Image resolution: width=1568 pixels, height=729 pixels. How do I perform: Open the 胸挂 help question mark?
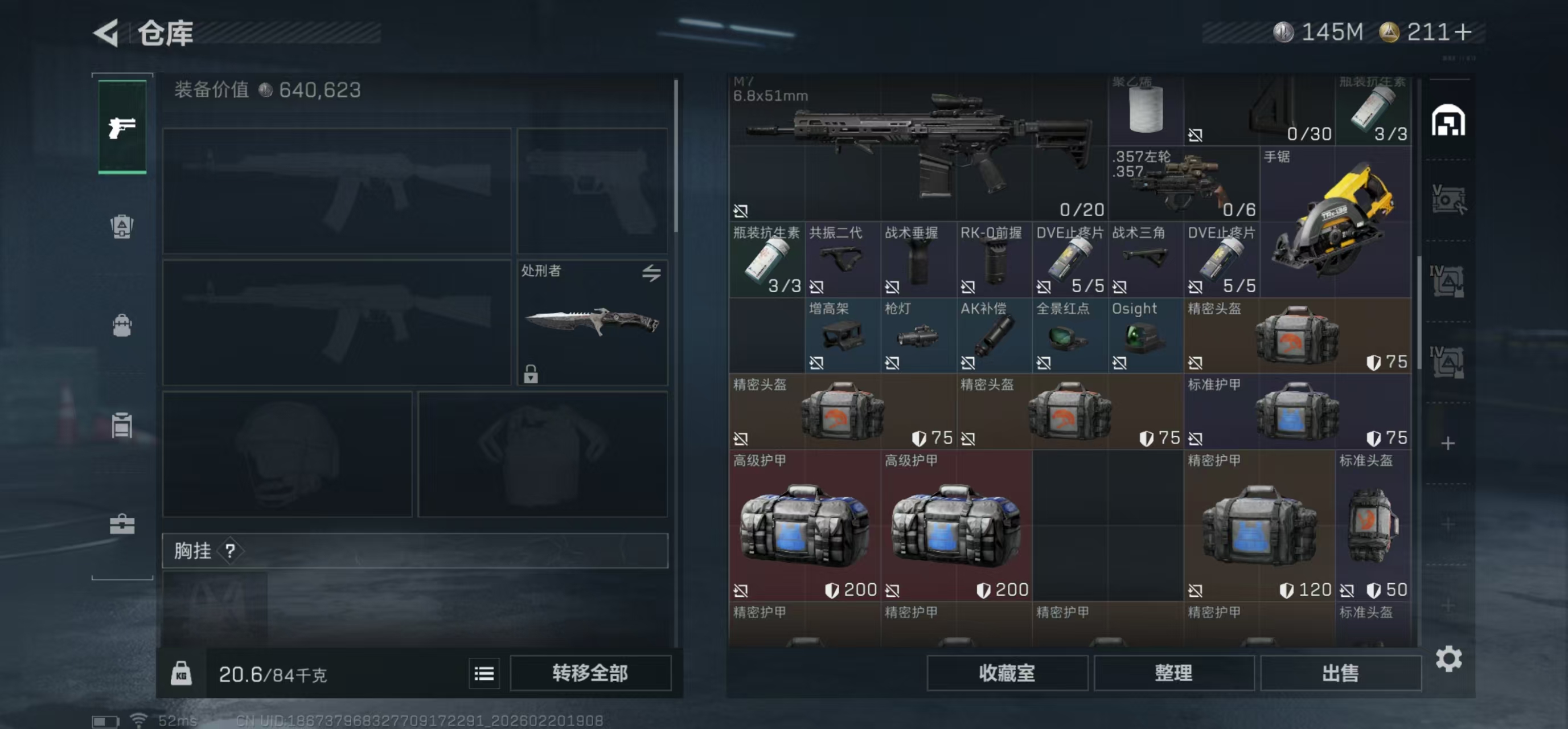229,552
